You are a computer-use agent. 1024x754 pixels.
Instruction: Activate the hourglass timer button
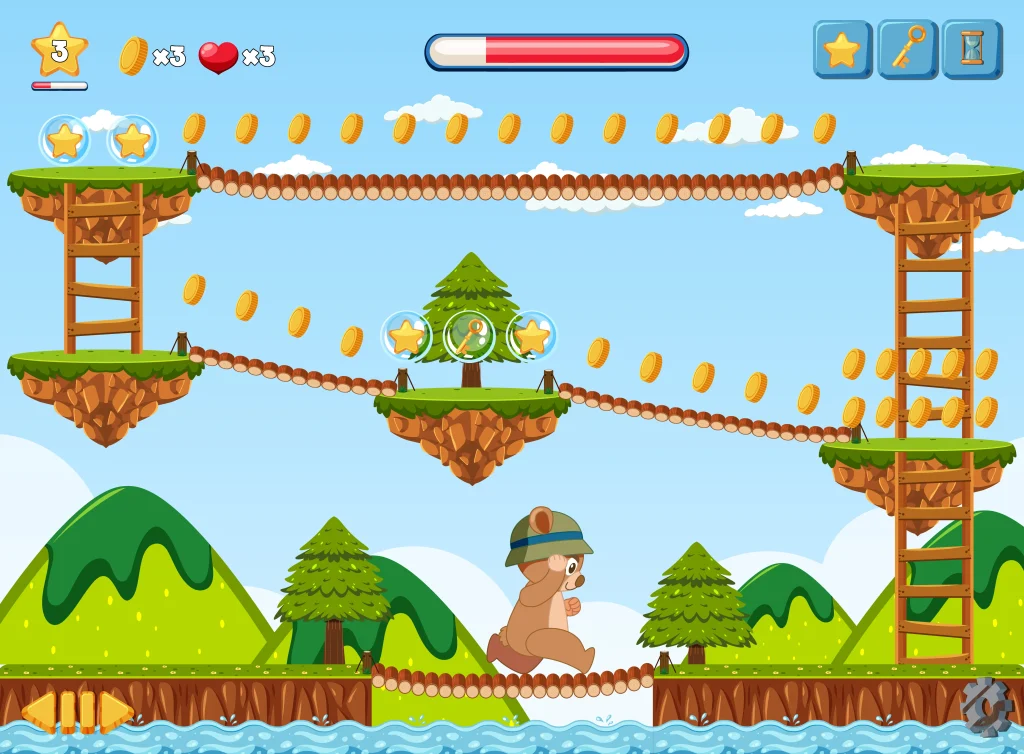coord(971,49)
